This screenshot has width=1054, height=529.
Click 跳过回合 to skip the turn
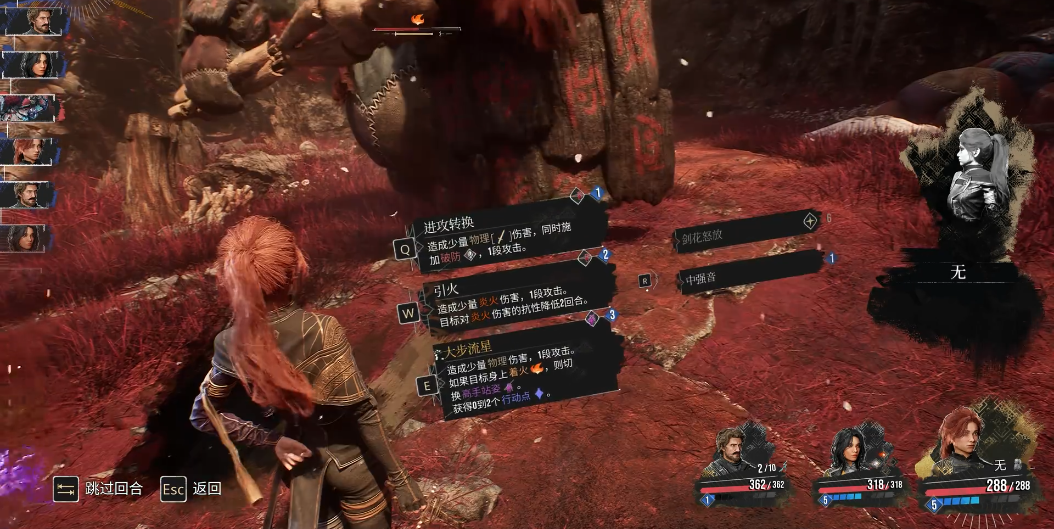coord(98,489)
